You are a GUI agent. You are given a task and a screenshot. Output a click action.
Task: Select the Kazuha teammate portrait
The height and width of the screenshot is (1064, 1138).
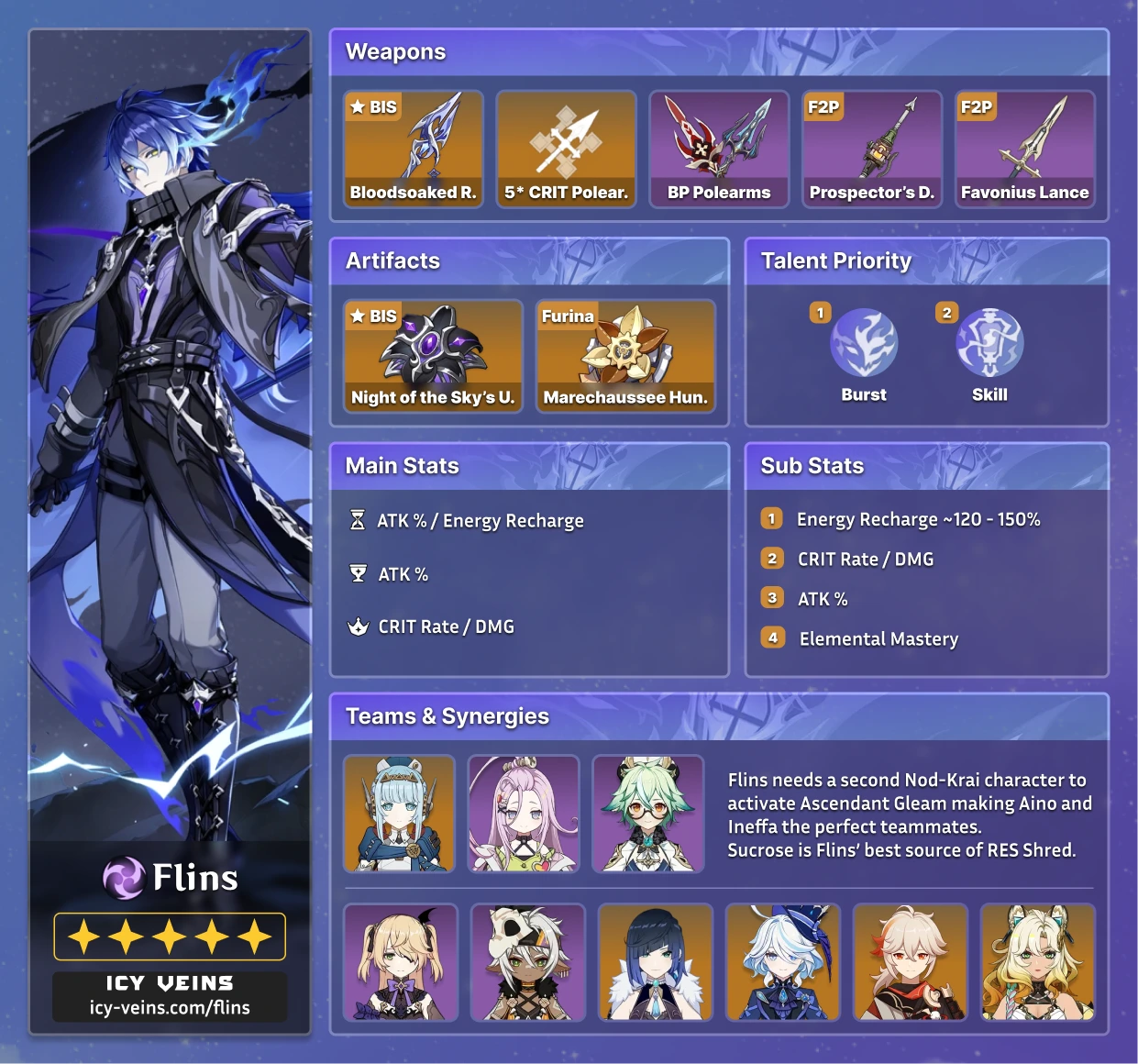click(x=911, y=962)
